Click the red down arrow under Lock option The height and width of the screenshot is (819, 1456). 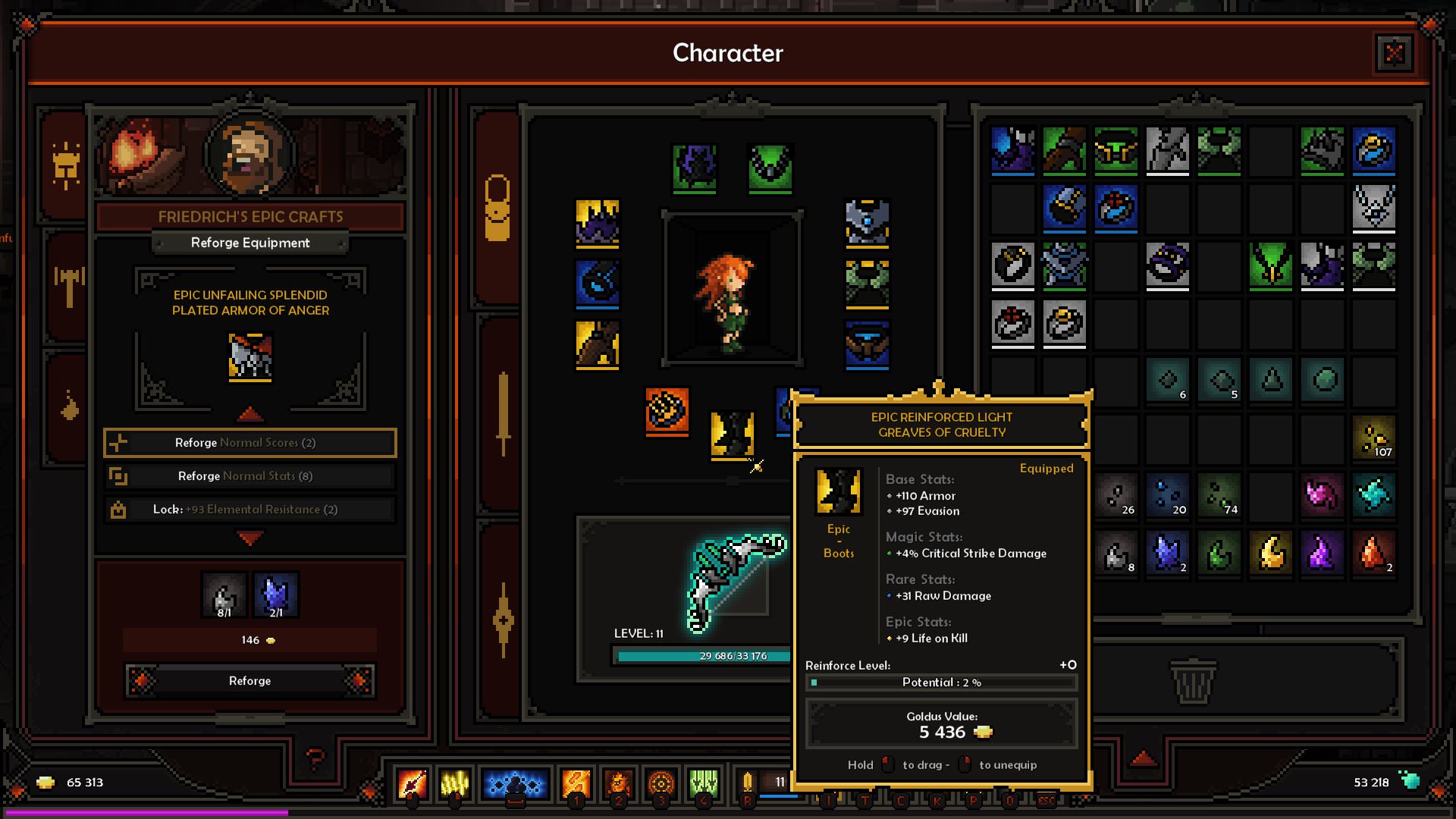point(250,538)
